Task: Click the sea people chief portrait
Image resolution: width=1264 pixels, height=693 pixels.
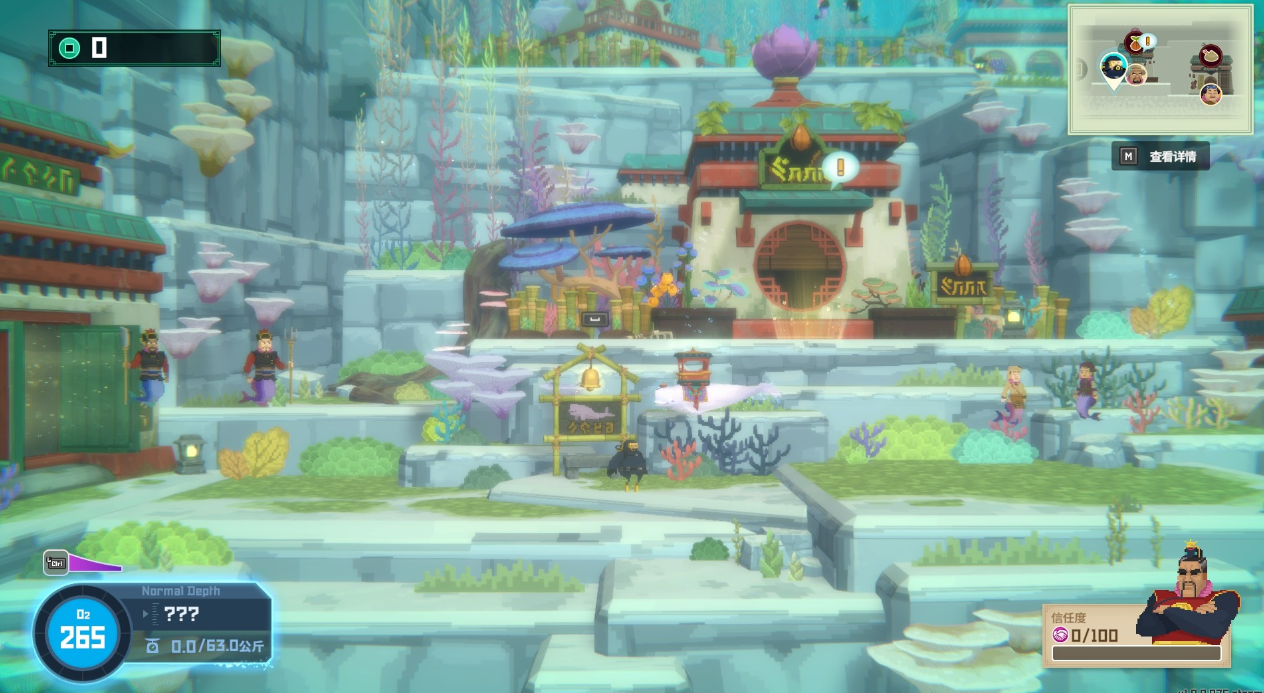Action: pyautogui.click(x=1190, y=600)
